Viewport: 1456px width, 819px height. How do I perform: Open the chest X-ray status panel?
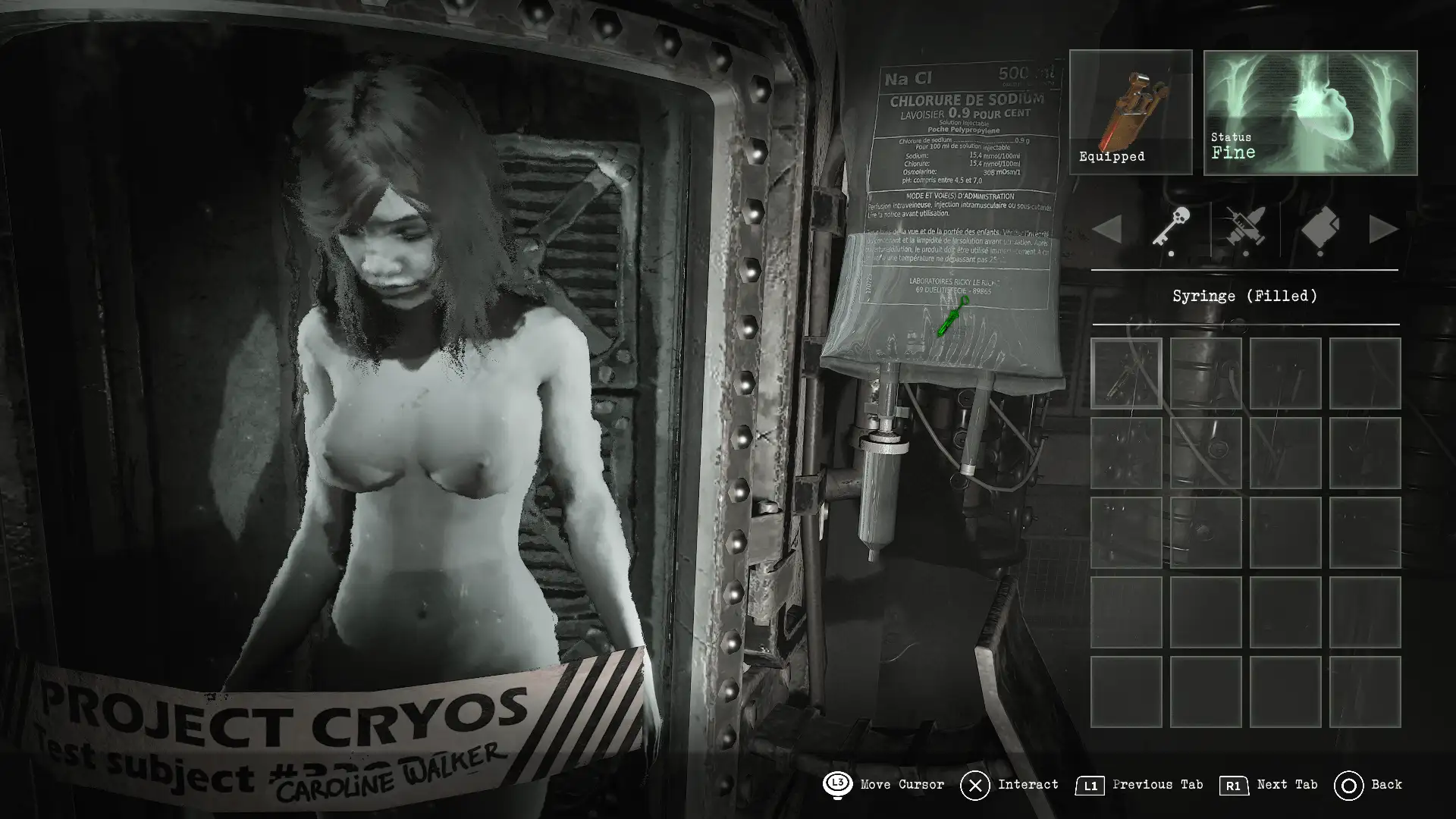coord(1310,112)
